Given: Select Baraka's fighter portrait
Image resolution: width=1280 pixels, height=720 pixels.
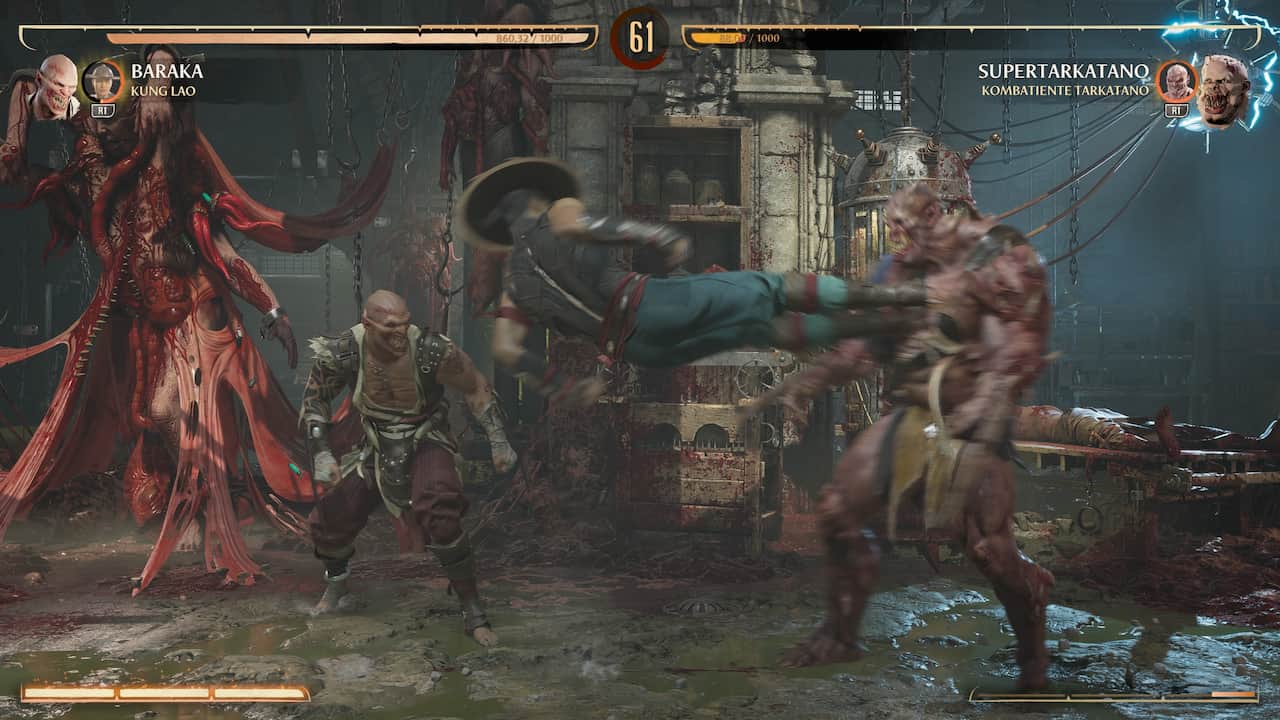Looking at the screenshot, I should (x=55, y=86).
